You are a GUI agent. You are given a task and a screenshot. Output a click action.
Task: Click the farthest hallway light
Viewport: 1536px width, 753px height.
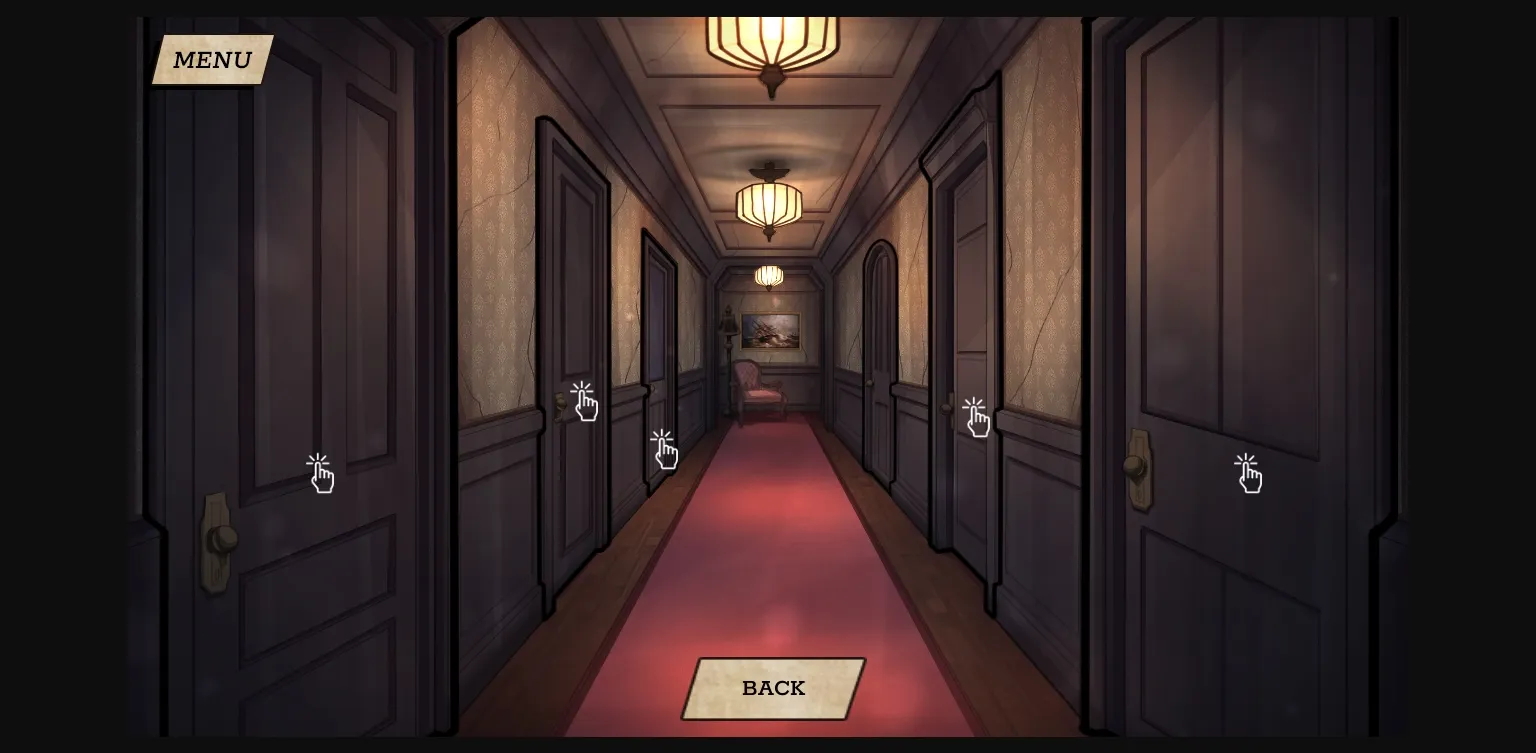tap(768, 274)
